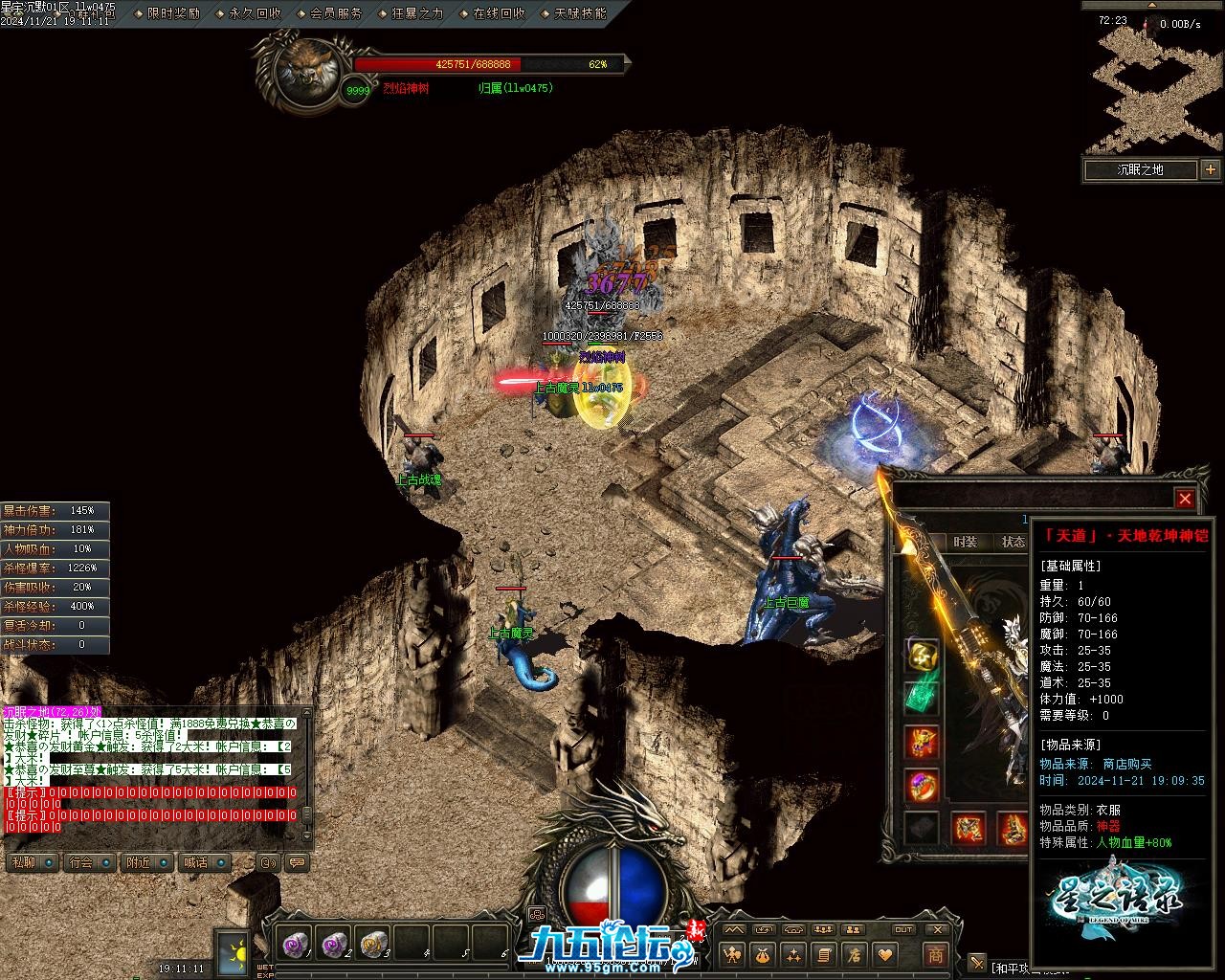This screenshot has width=1225, height=980.
Task: Select the 行会 guild chat channel
Action: point(81,862)
